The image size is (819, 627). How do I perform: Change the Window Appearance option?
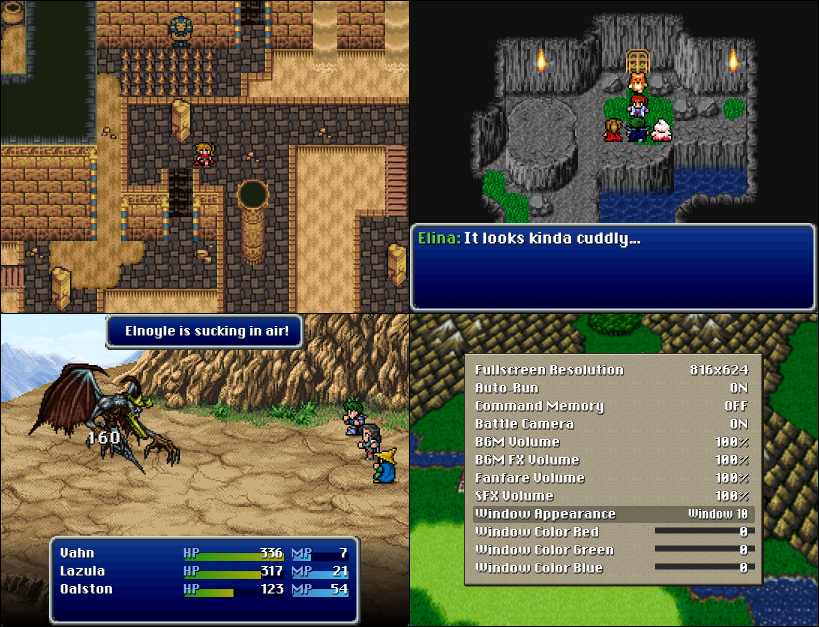coord(612,514)
